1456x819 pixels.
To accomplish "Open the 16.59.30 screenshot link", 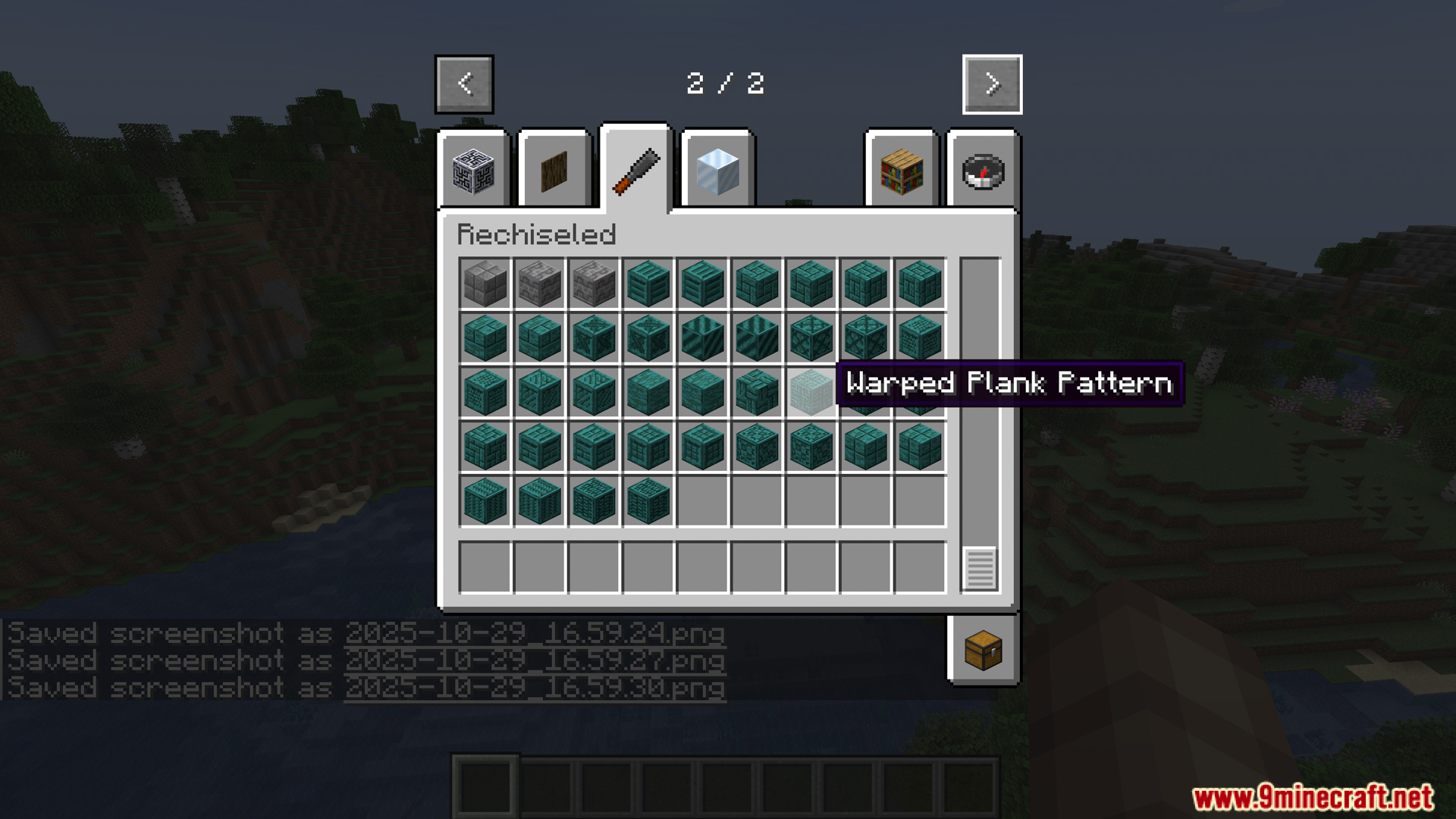I will pyautogui.click(x=535, y=688).
